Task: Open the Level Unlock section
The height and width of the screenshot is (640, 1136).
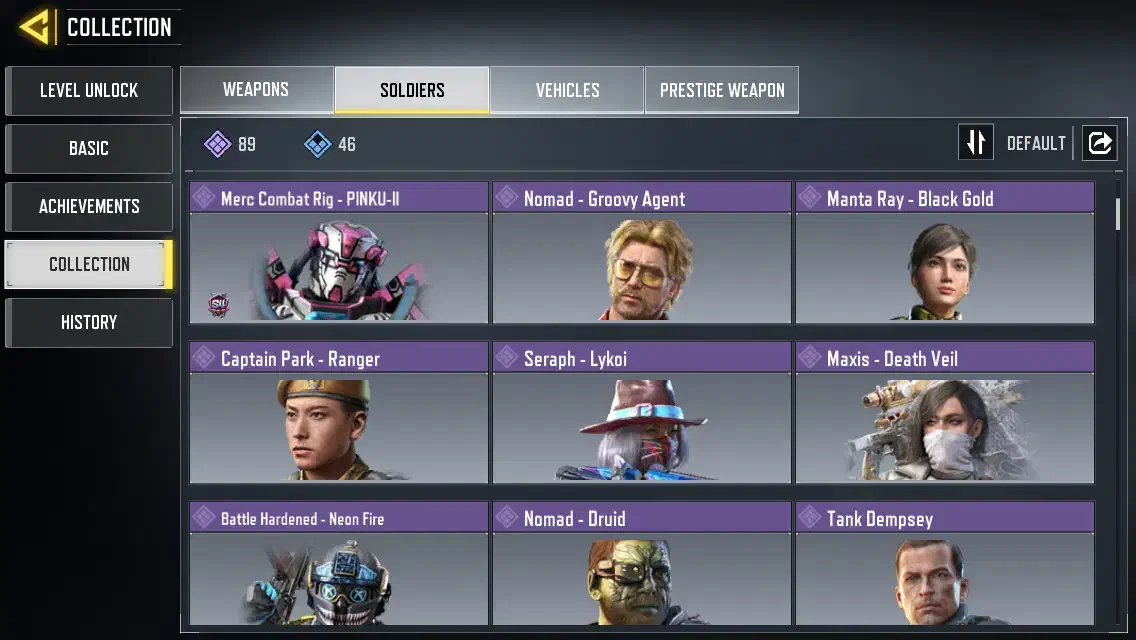Action: 89,91
